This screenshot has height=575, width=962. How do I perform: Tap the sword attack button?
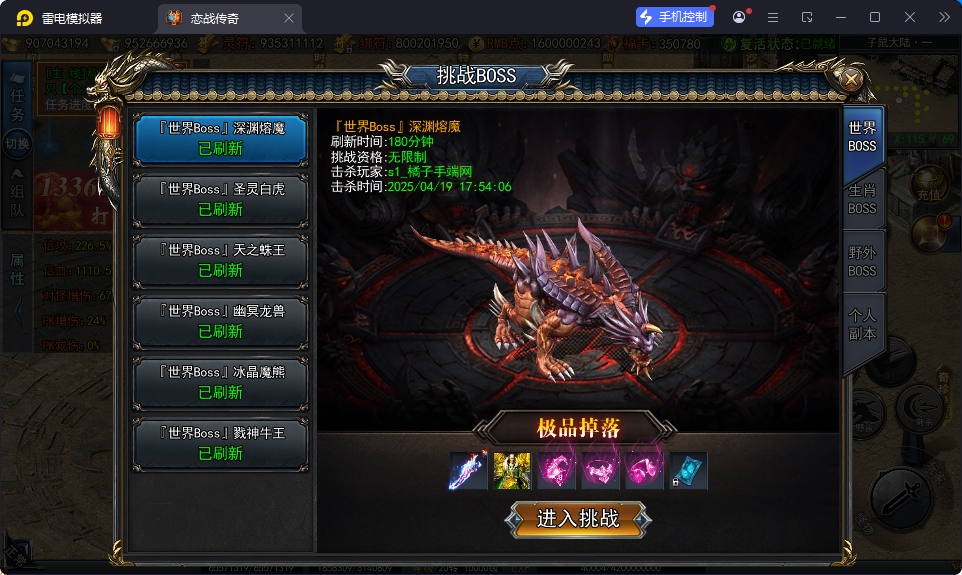pyautogui.click(x=902, y=497)
